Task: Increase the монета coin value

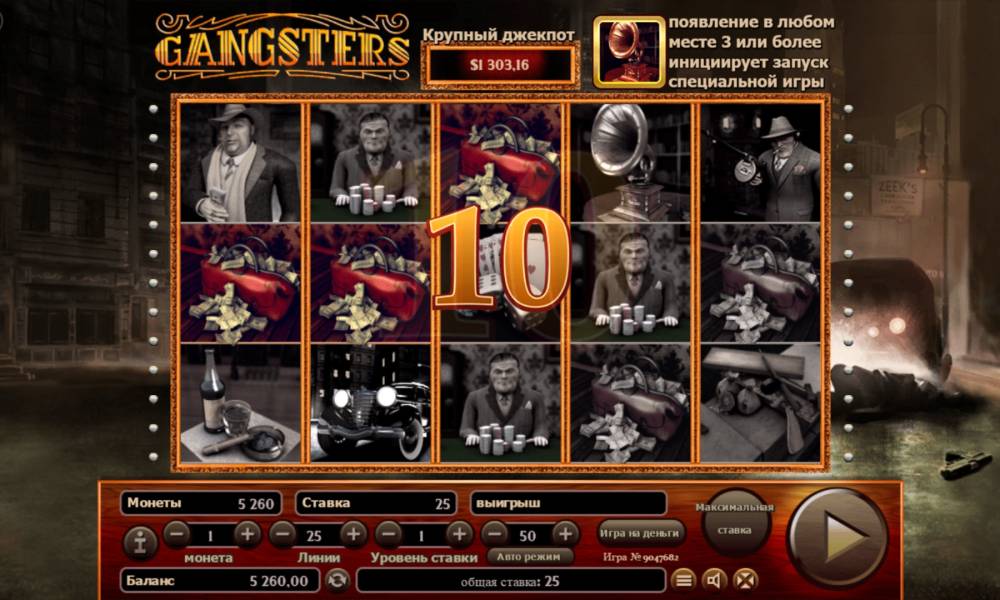Action: (247, 533)
